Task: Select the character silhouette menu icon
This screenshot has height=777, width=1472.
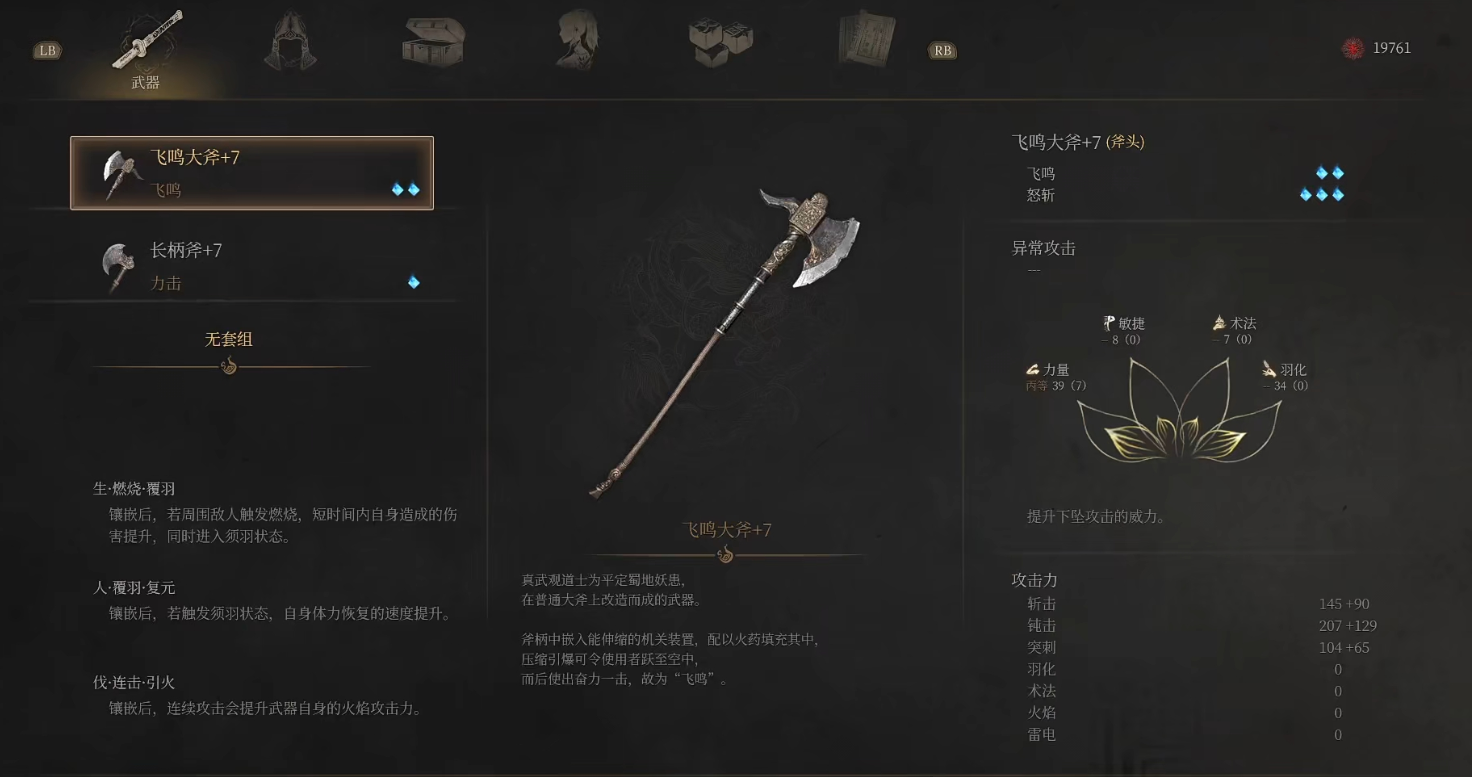Action: tap(577, 38)
